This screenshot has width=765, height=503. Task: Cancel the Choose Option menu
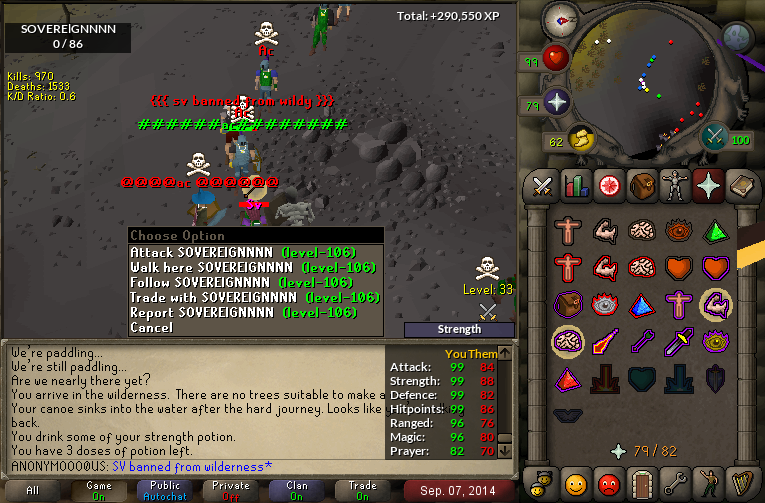pos(151,327)
